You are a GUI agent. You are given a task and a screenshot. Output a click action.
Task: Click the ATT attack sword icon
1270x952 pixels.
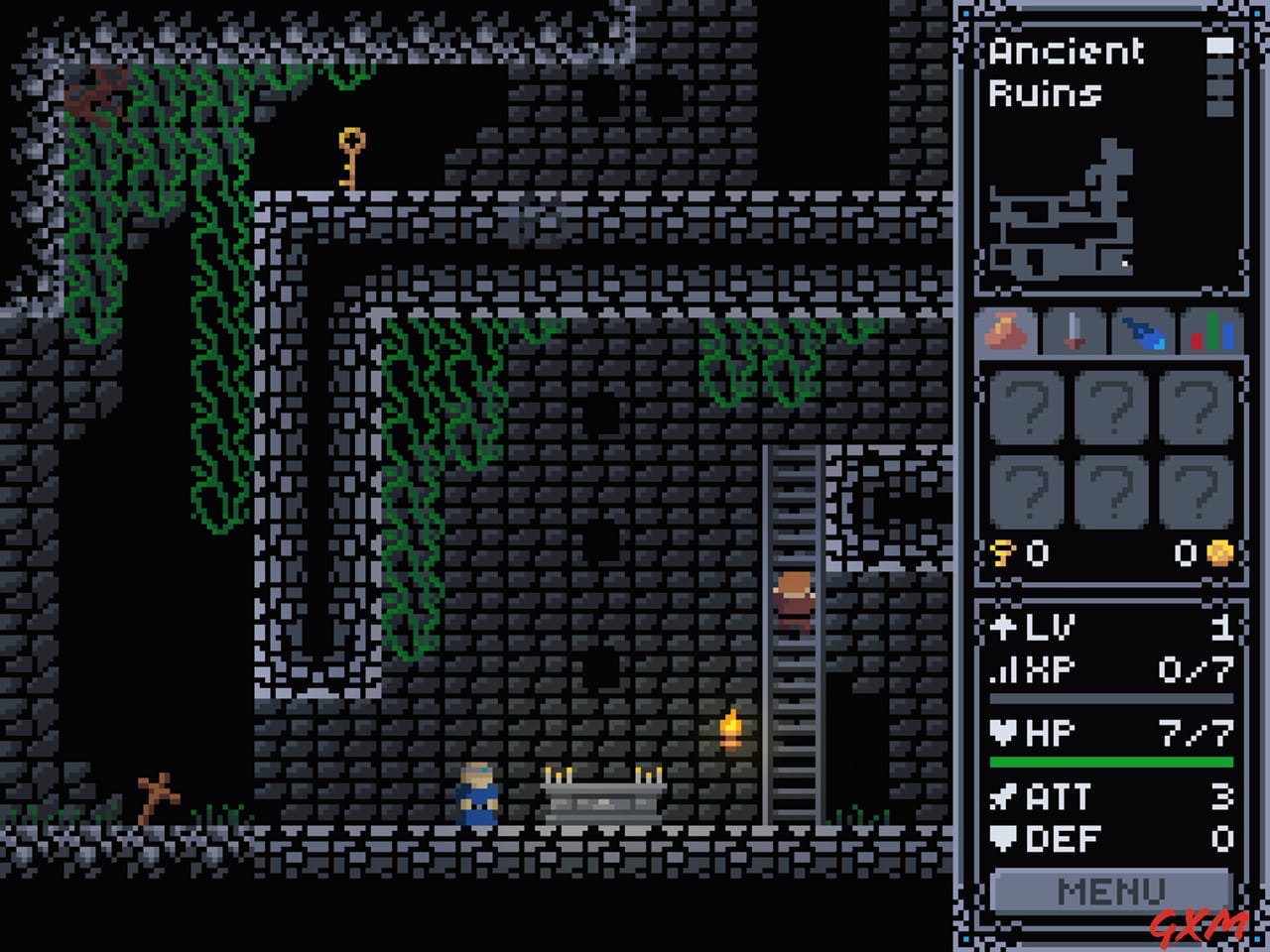(x=1004, y=798)
